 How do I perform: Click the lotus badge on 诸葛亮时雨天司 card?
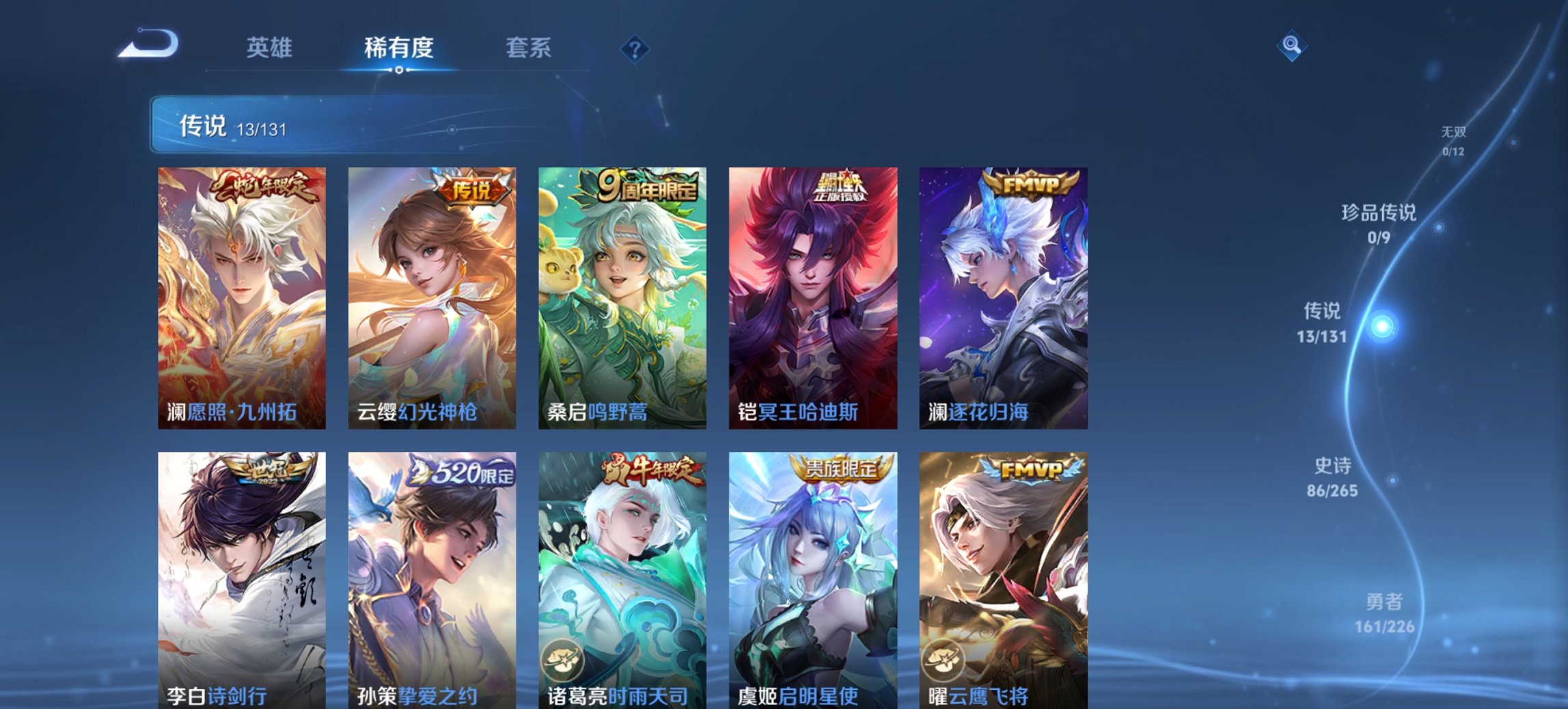(x=564, y=659)
